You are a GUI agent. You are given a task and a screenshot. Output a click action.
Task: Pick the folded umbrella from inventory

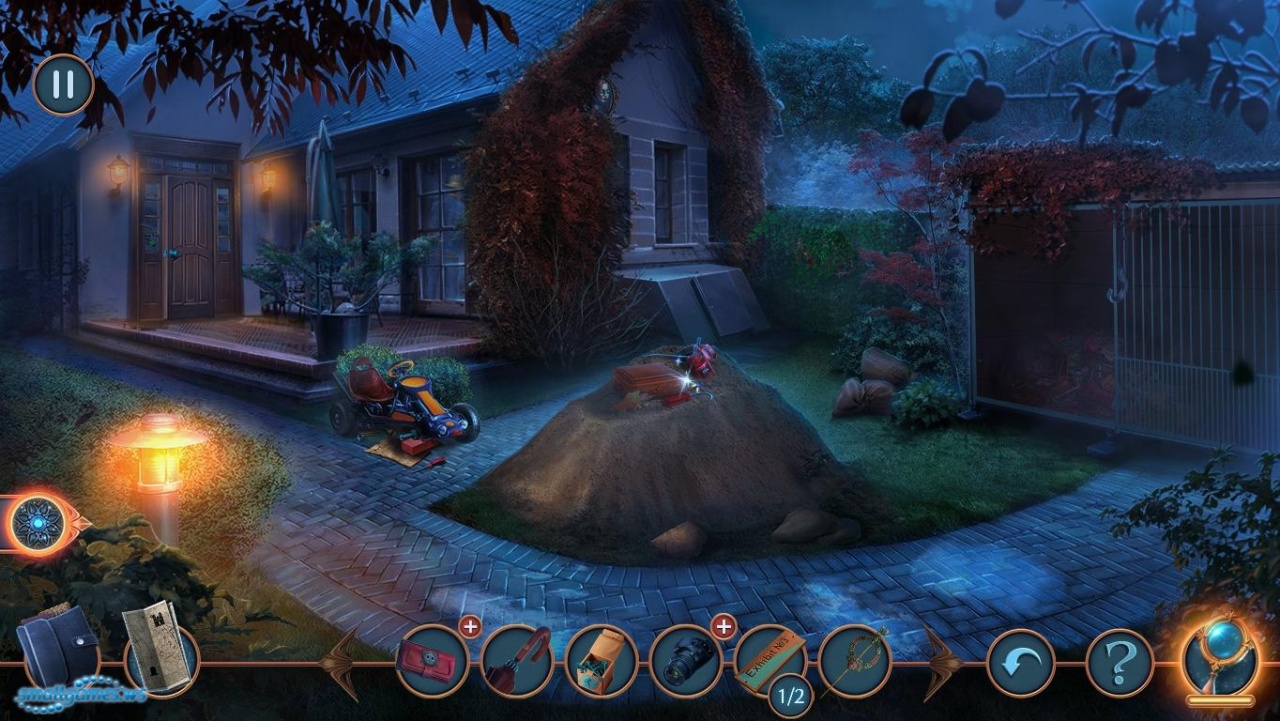(x=517, y=661)
